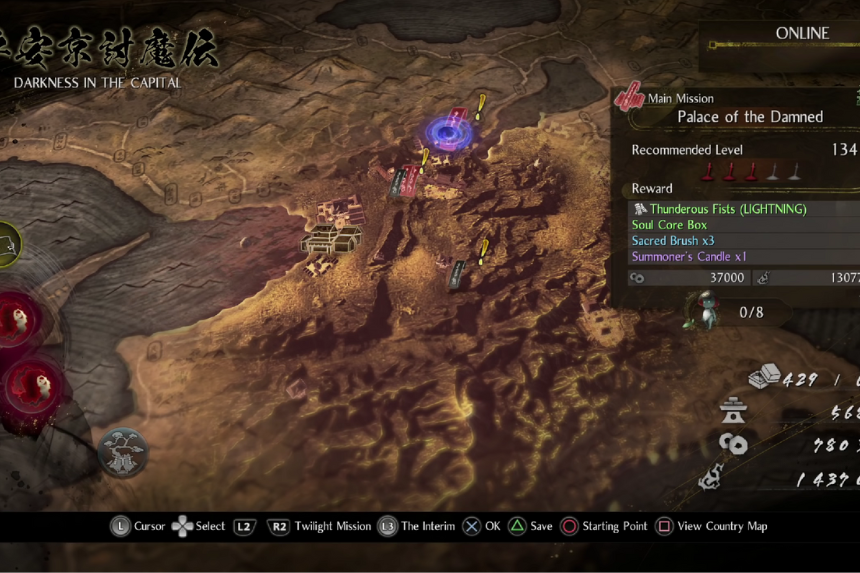The width and height of the screenshot is (860, 573).
Task: Inspect the Summoner's Candle x1 reward
Action: coord(689,257)
